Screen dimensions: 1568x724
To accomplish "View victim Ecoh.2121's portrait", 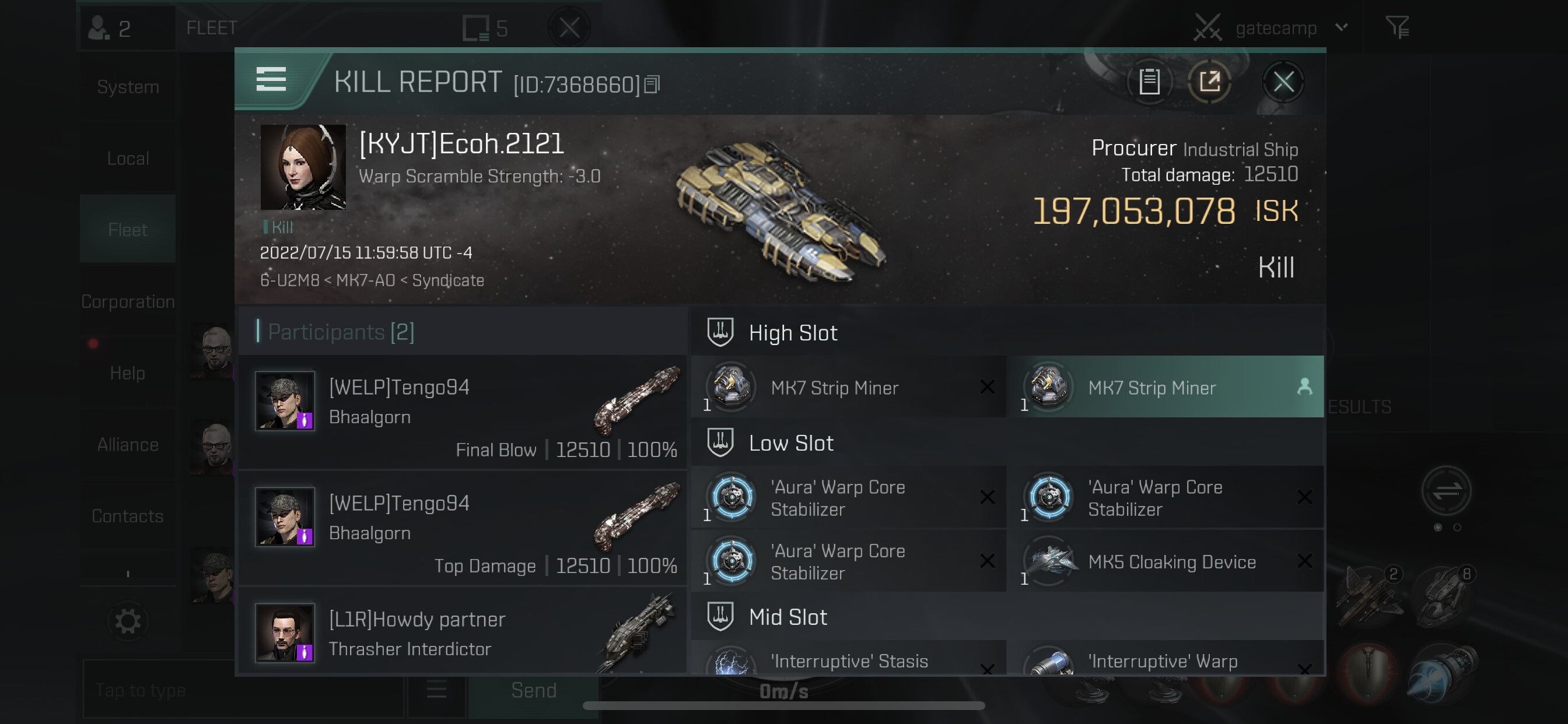I will coord(303,167).
